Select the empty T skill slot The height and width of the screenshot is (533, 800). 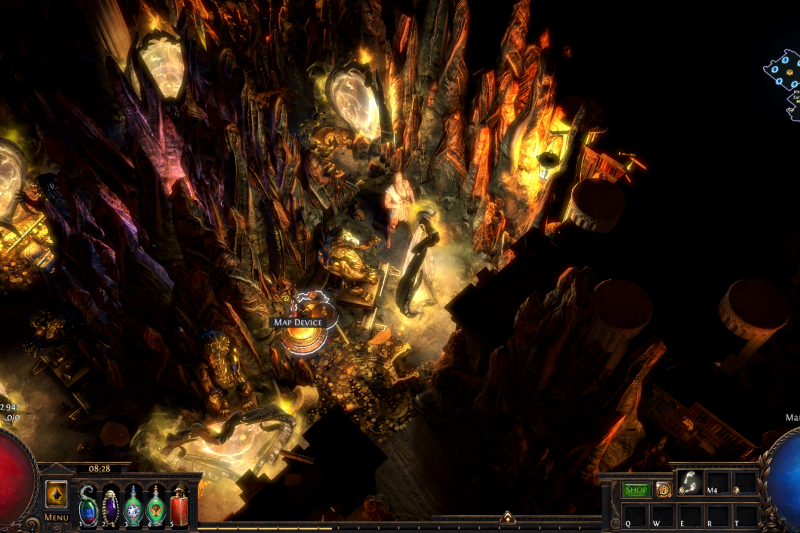tap(744, 516)
